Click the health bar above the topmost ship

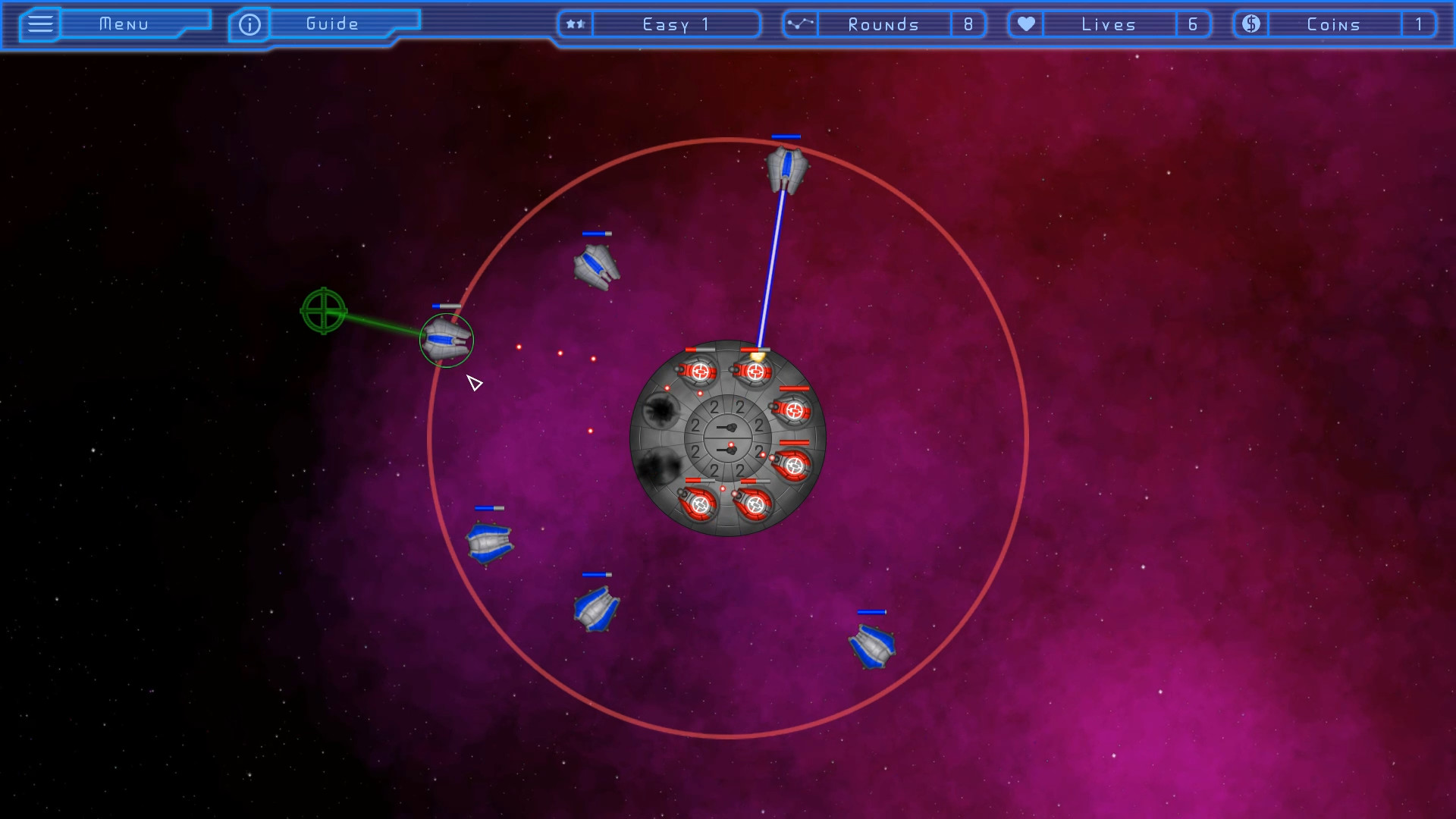[x=785, y=135]
